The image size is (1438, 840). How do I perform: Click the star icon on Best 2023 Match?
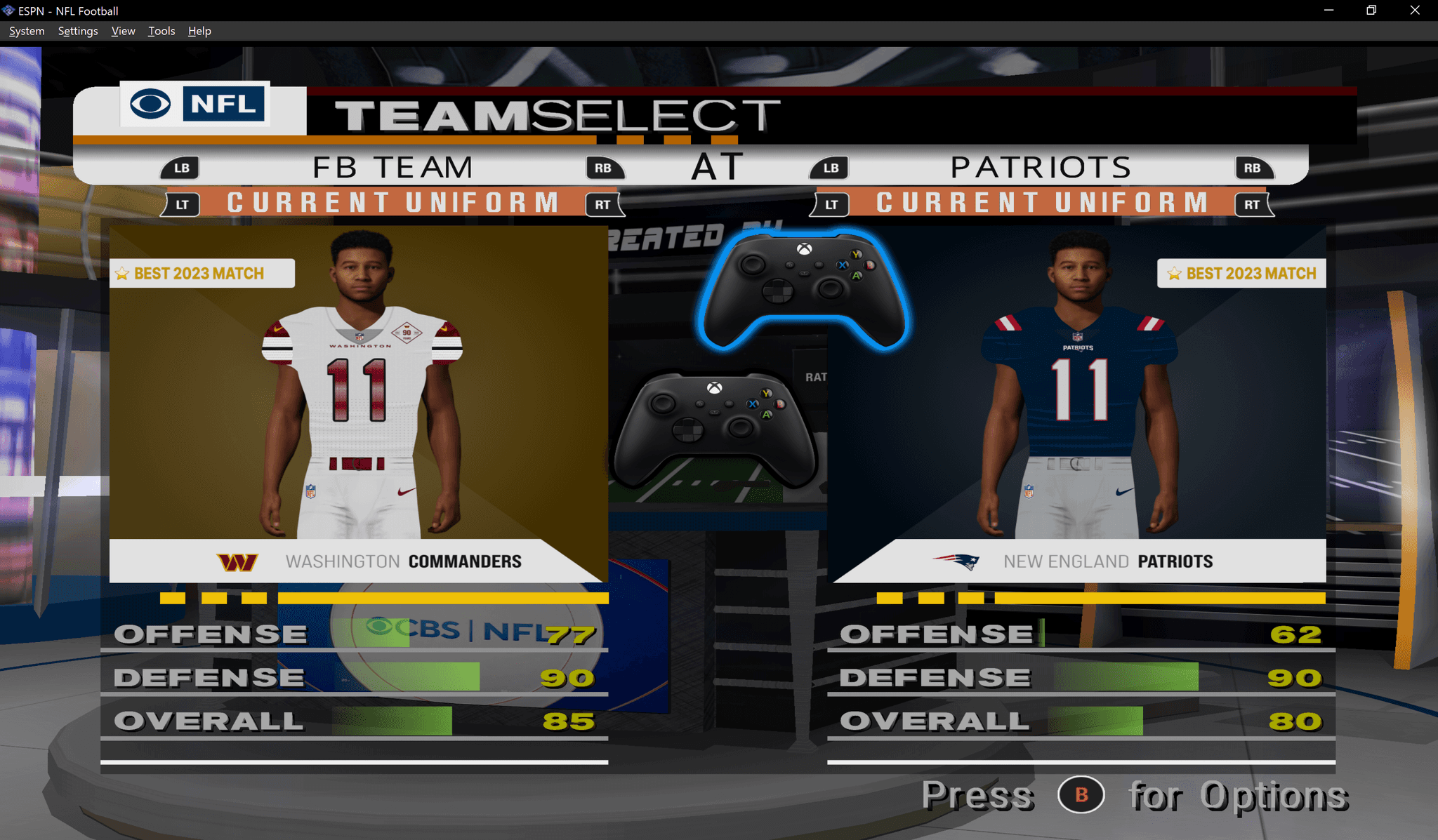(122, 273)
